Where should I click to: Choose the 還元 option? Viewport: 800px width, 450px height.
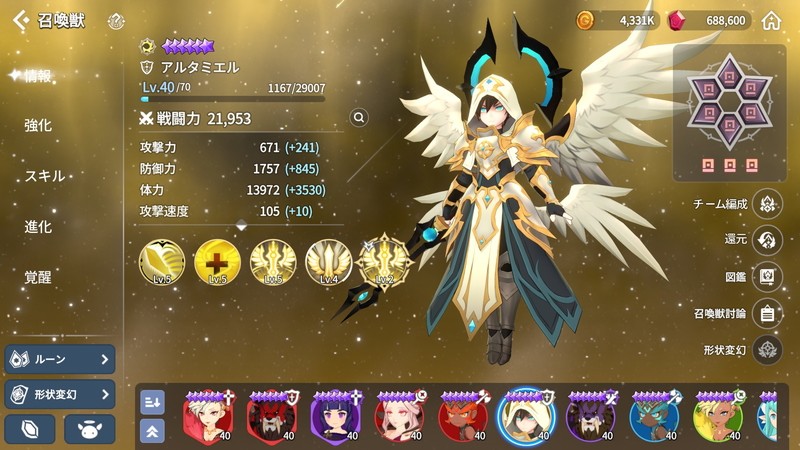click(766, 240)
